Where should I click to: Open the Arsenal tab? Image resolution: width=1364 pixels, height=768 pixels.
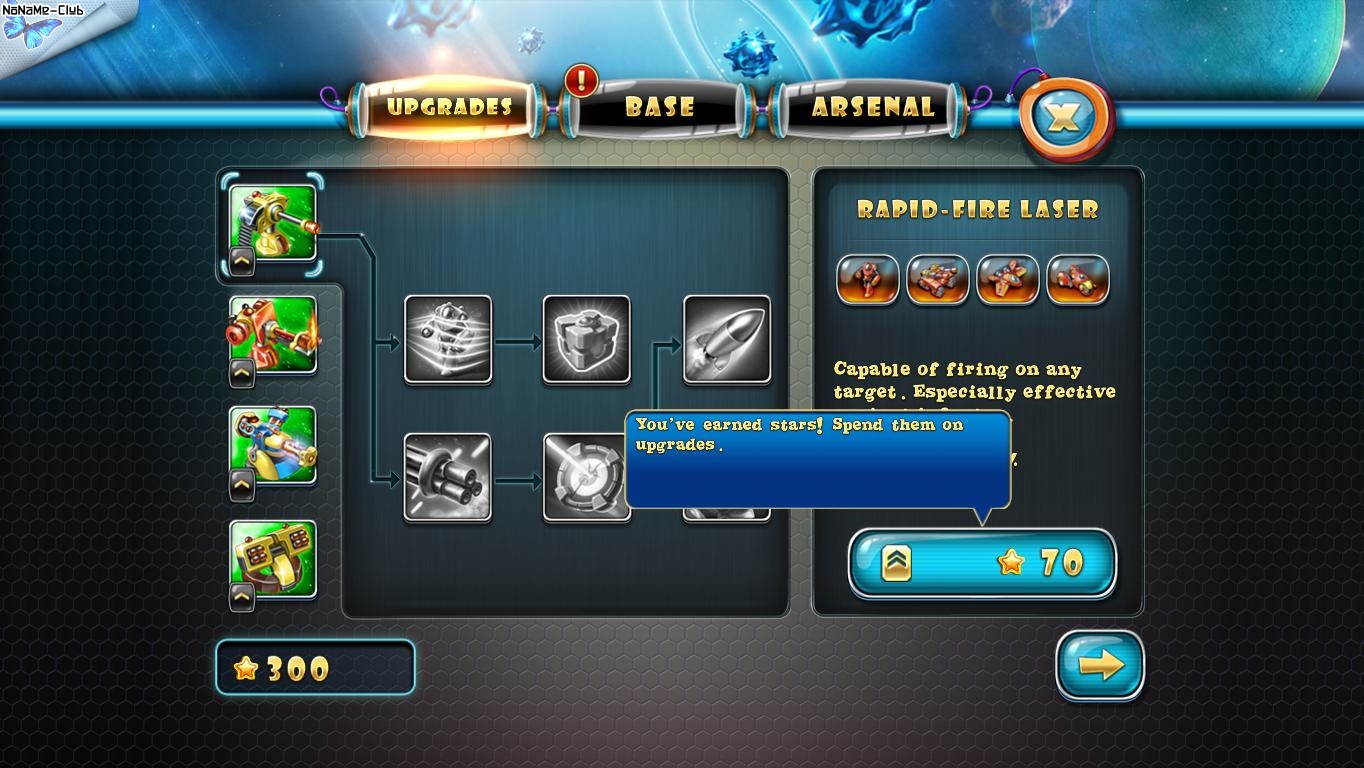pos(872,108)
